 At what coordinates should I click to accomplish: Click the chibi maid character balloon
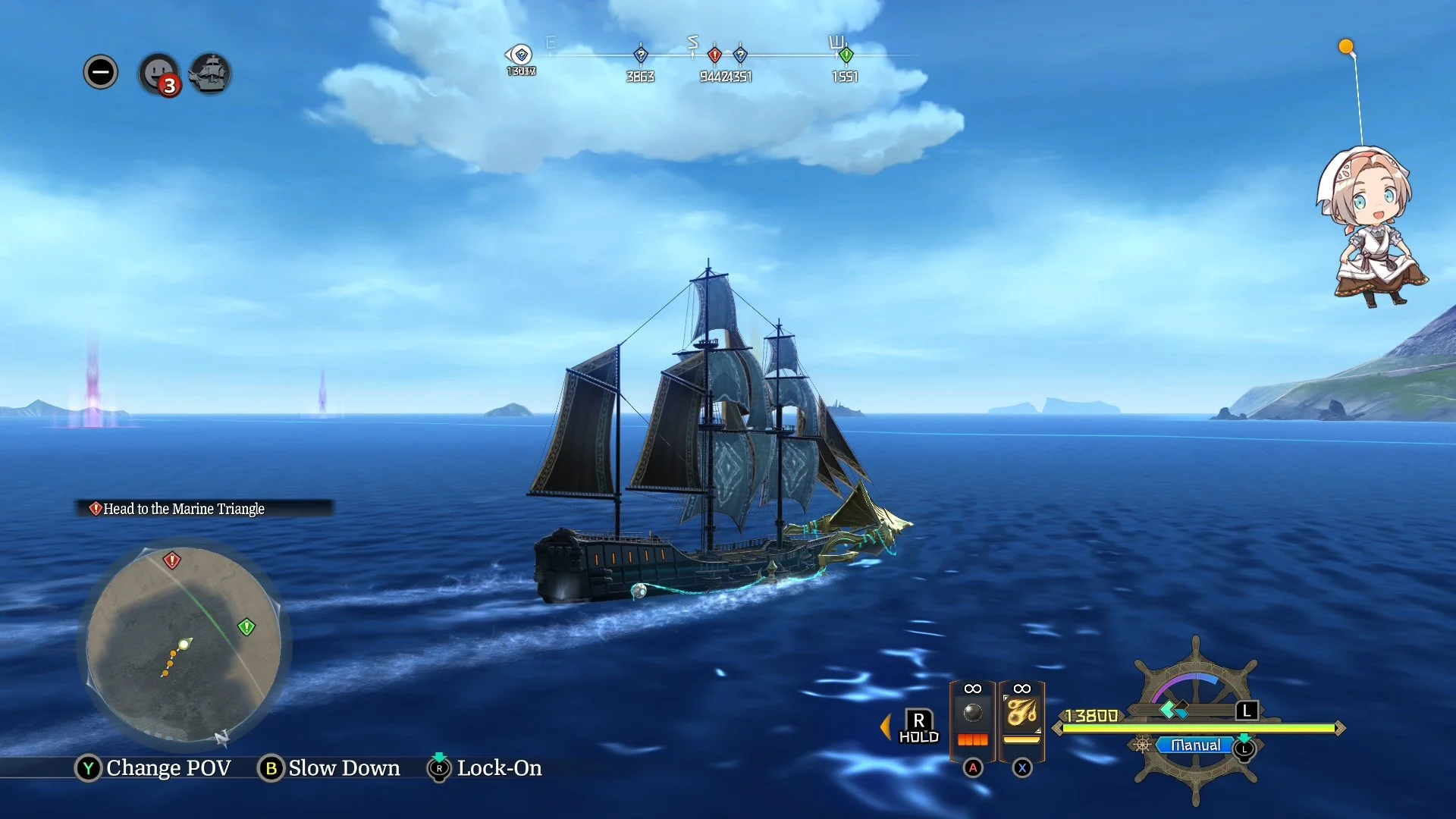click(x=1371, y=226)
